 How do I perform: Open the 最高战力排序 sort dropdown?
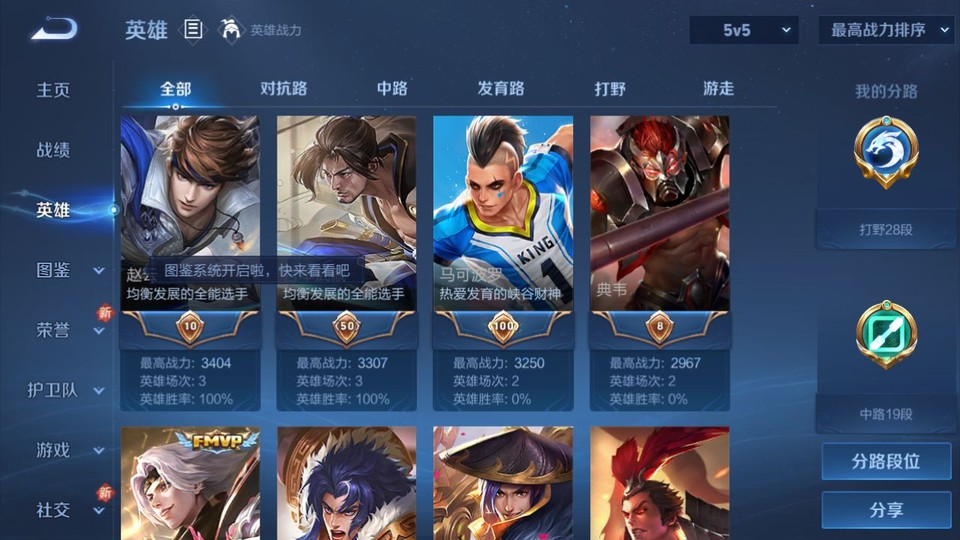click(x=886, y=31)
